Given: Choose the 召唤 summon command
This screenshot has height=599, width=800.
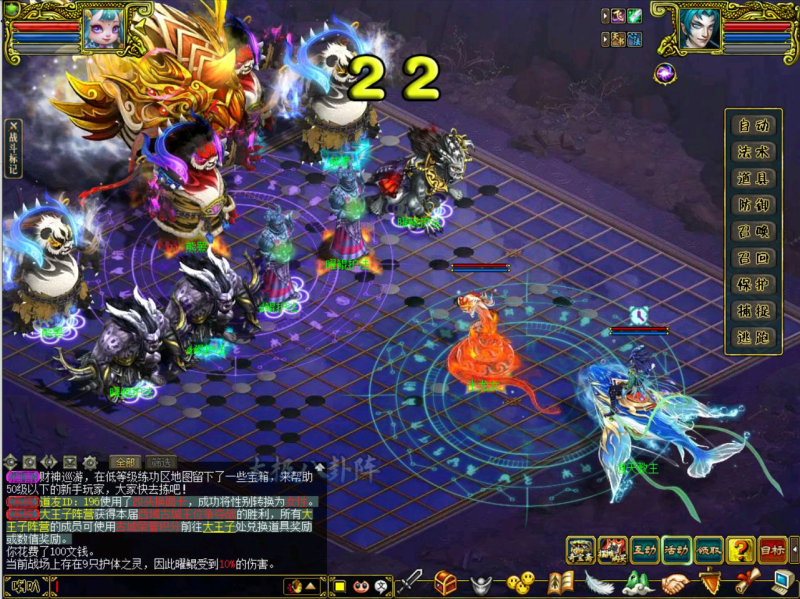Looking at the screenshot, I should 753,231.
